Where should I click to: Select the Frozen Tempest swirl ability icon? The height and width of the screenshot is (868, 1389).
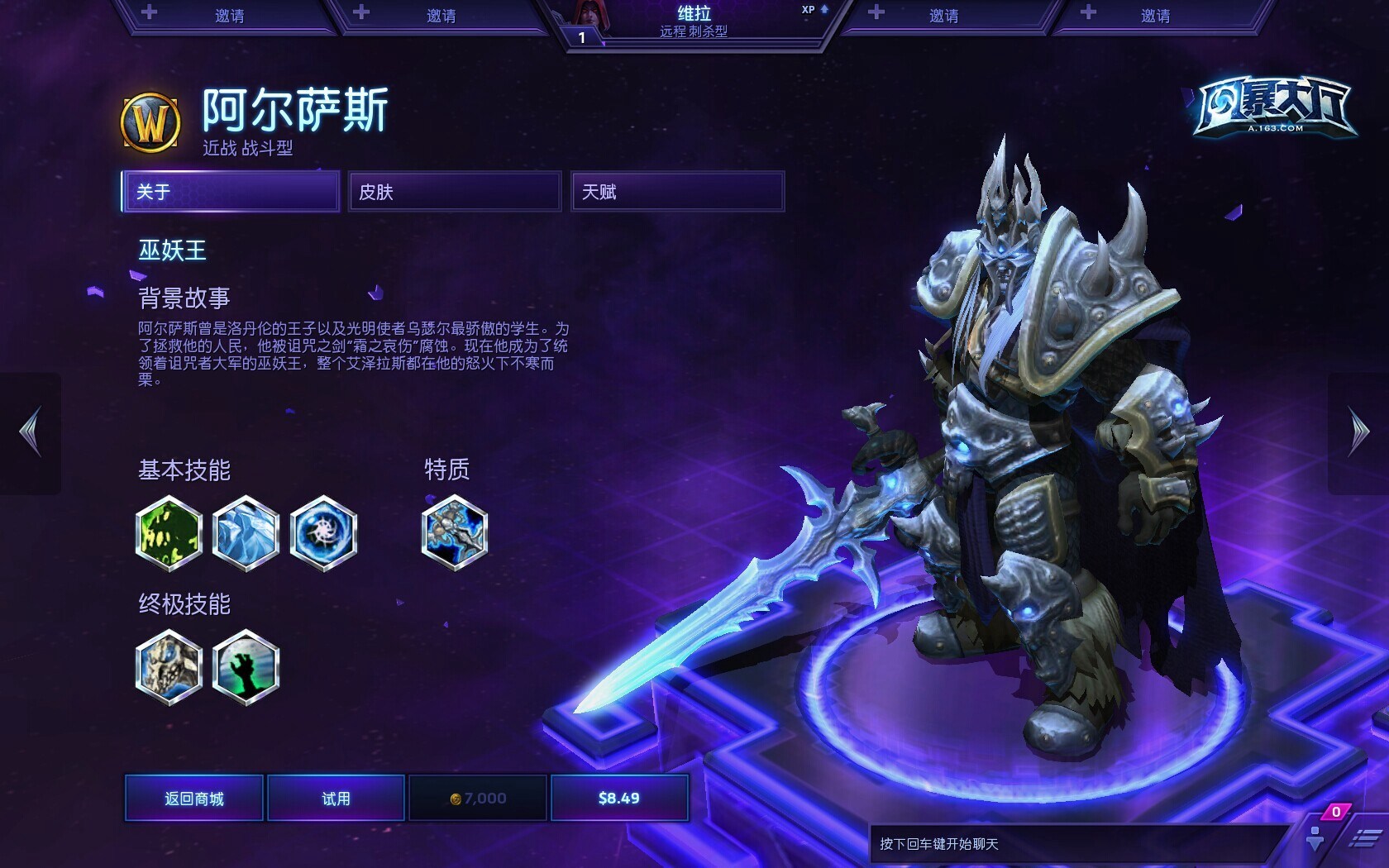(323, 533)
